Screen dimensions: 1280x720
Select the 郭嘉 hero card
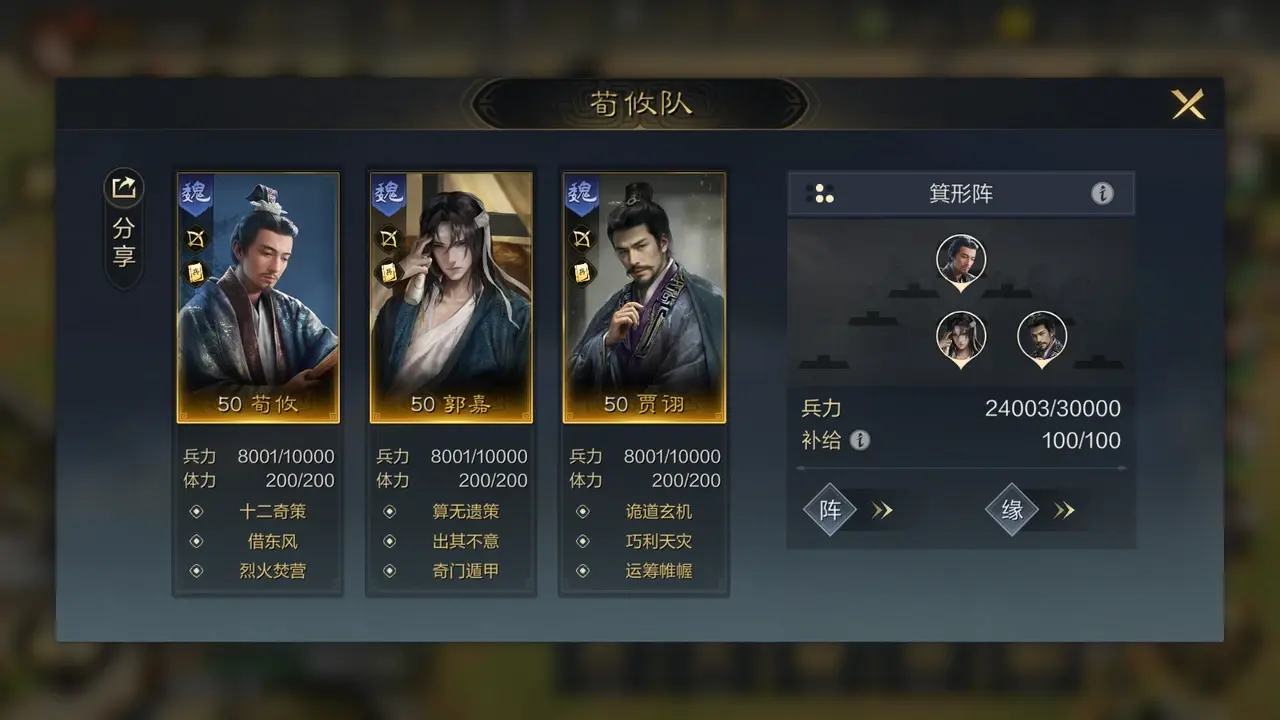[451, 297]
